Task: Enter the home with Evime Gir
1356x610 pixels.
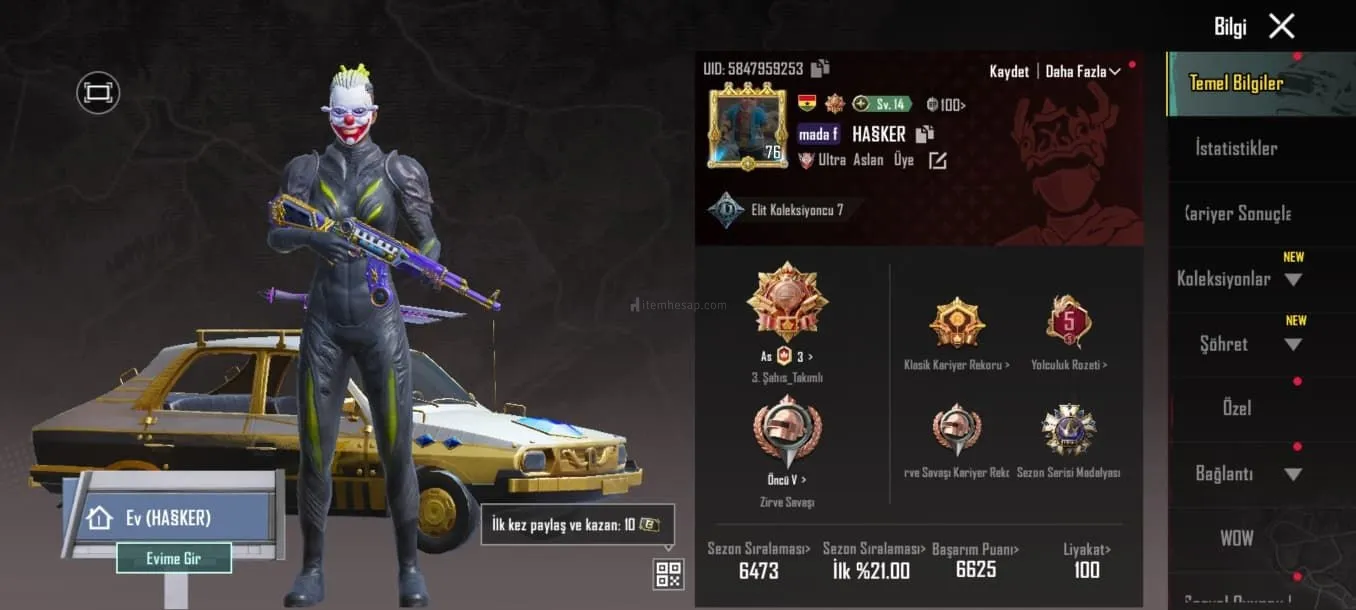Action: tap(174, 559)
